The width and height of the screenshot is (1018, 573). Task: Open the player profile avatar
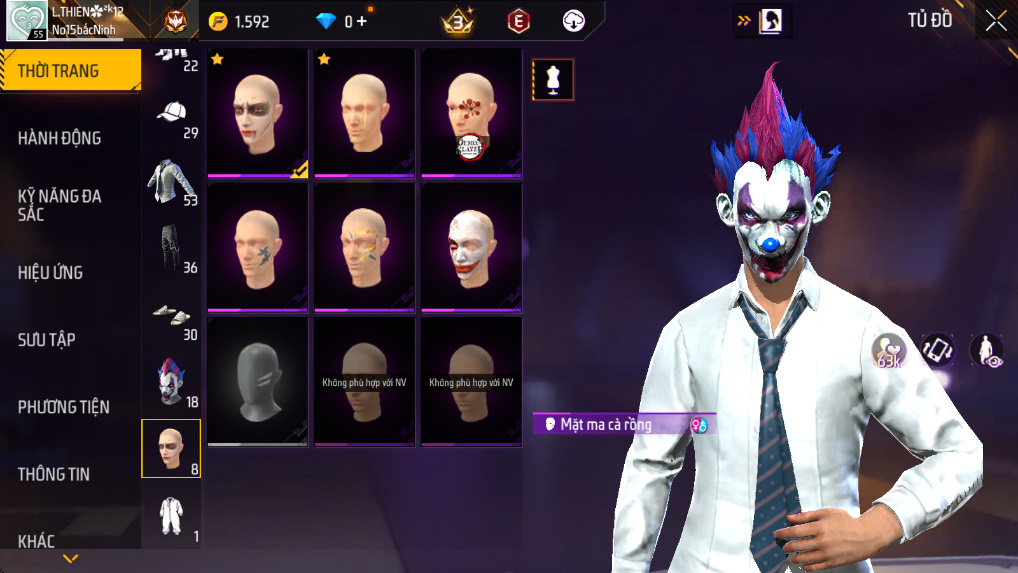coord(26,20)
